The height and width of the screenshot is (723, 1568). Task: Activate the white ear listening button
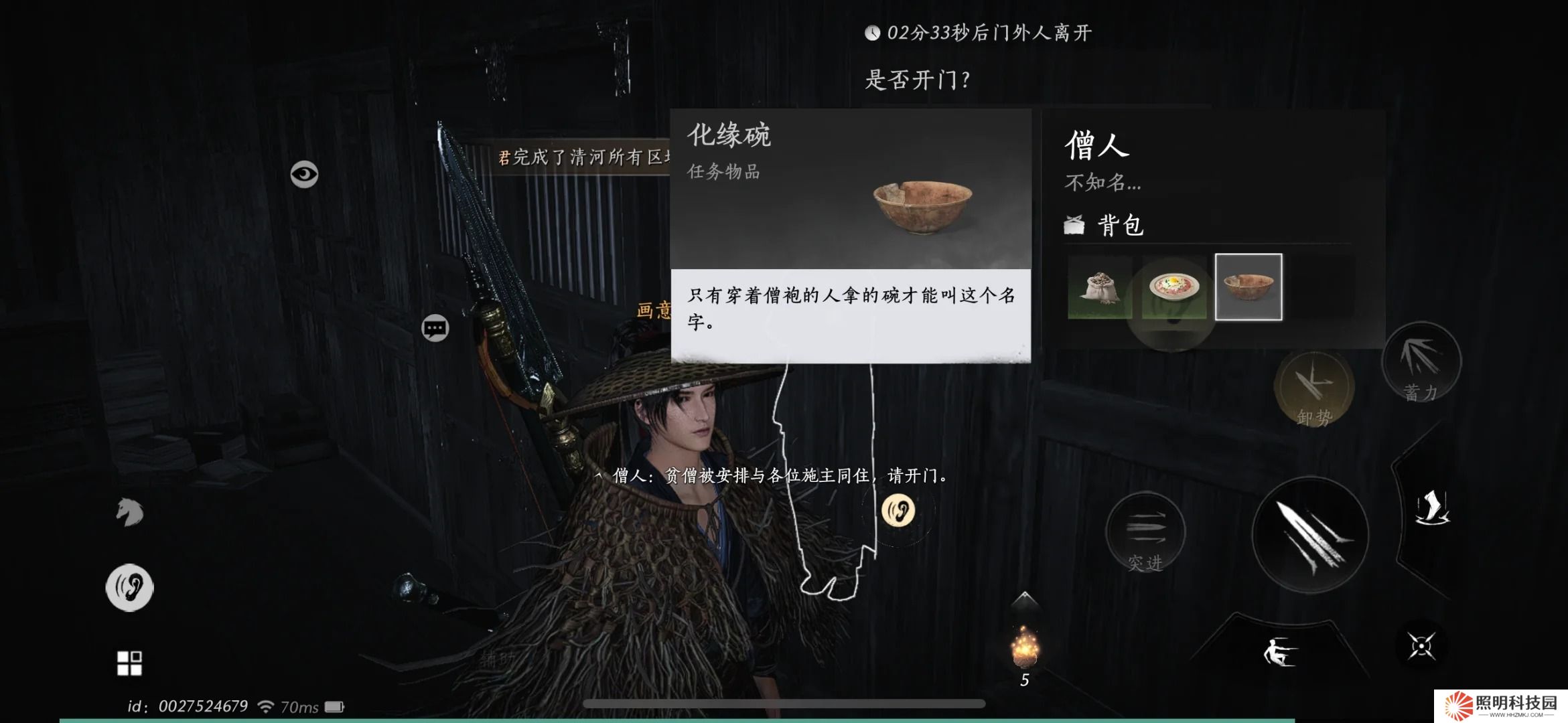pyautogui.click(x=130, y=587)
